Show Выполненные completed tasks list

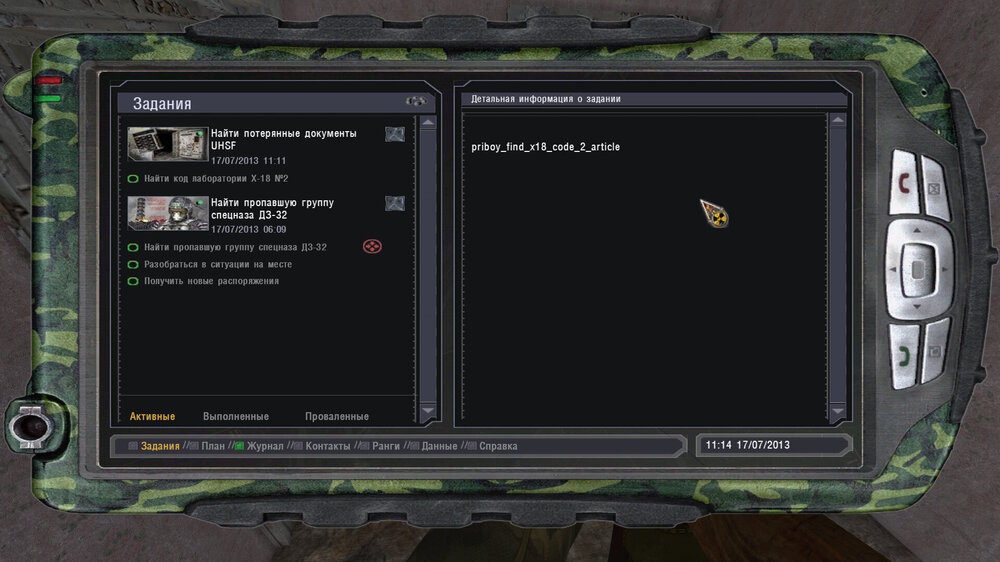tap(236, 416)
